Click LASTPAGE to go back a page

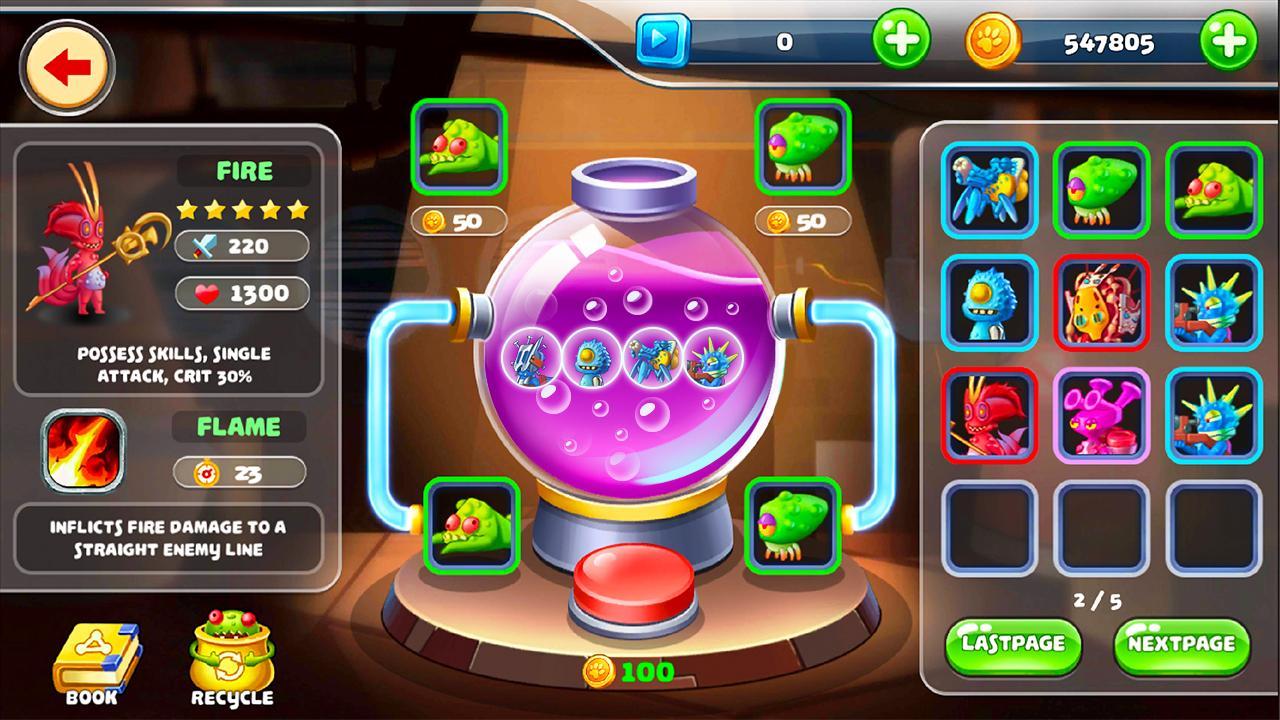tap(1012, 645)
